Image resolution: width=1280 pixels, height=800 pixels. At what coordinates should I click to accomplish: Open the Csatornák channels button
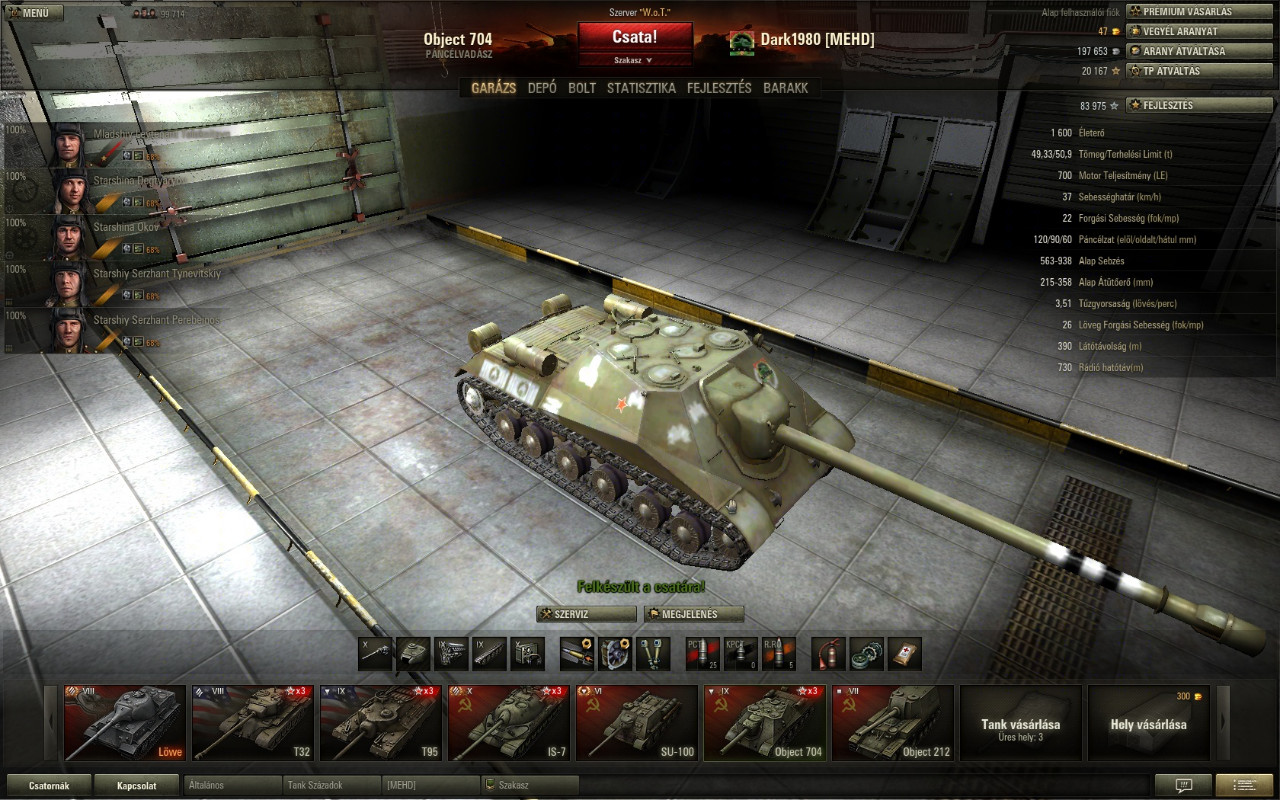point(49,785)
